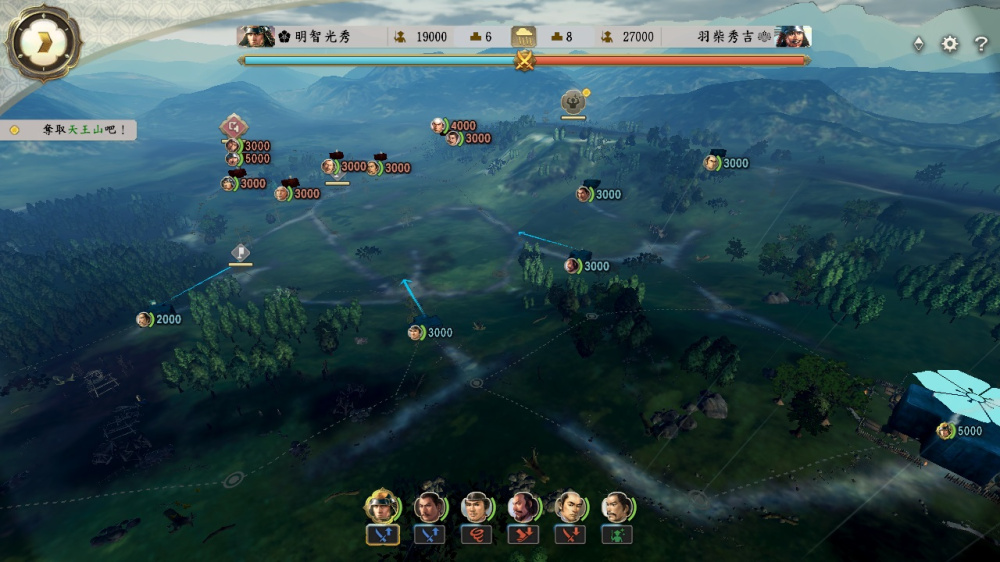Click the rain weather icon in the top bar
The image size is (1000, 562).
pos(524,37)
